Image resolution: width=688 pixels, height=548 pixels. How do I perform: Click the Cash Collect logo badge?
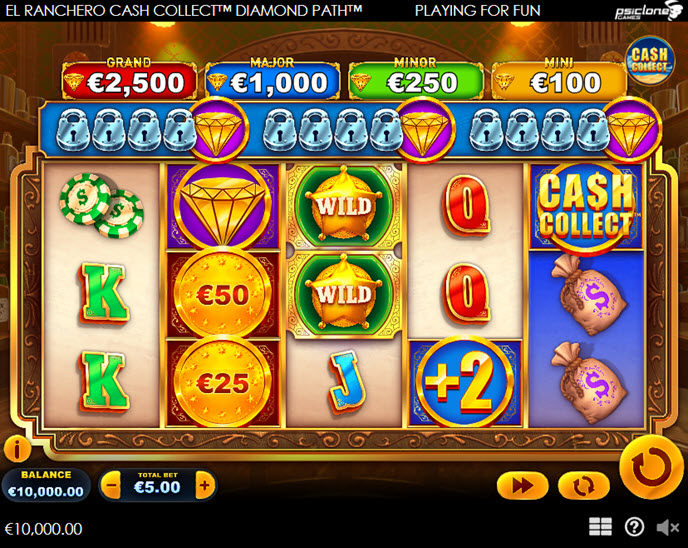[x=649, y=61]
